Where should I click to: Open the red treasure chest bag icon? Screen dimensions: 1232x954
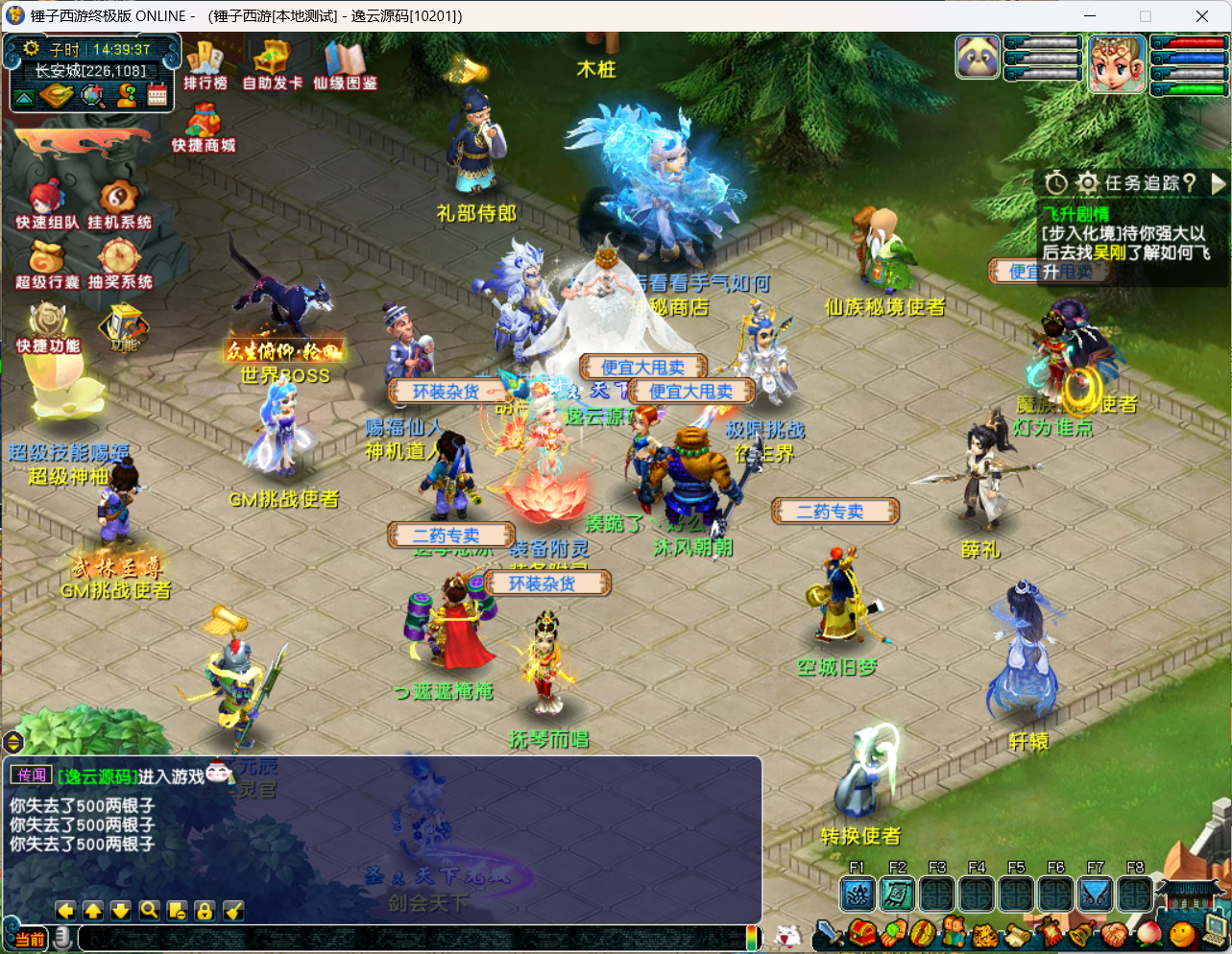click(x=861, y=933)
